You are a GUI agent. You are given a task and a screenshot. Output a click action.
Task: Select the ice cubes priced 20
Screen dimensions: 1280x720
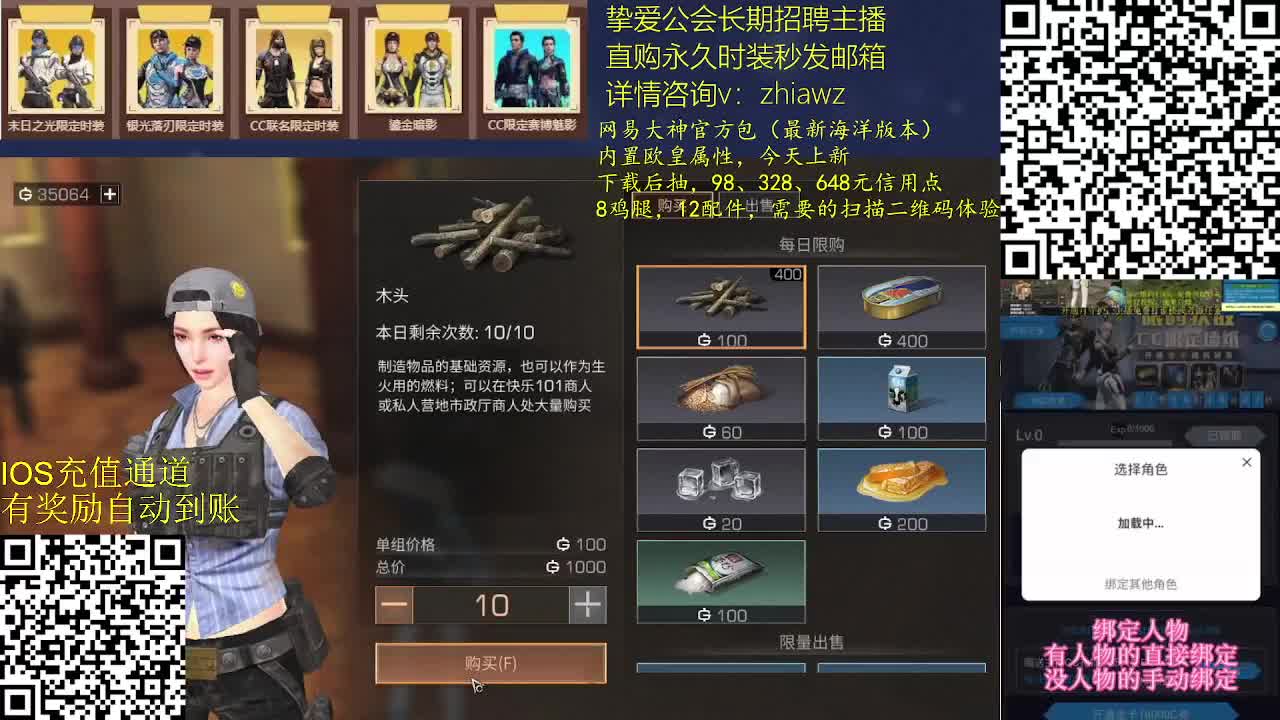pyautogui.click(x=721, y=489)
